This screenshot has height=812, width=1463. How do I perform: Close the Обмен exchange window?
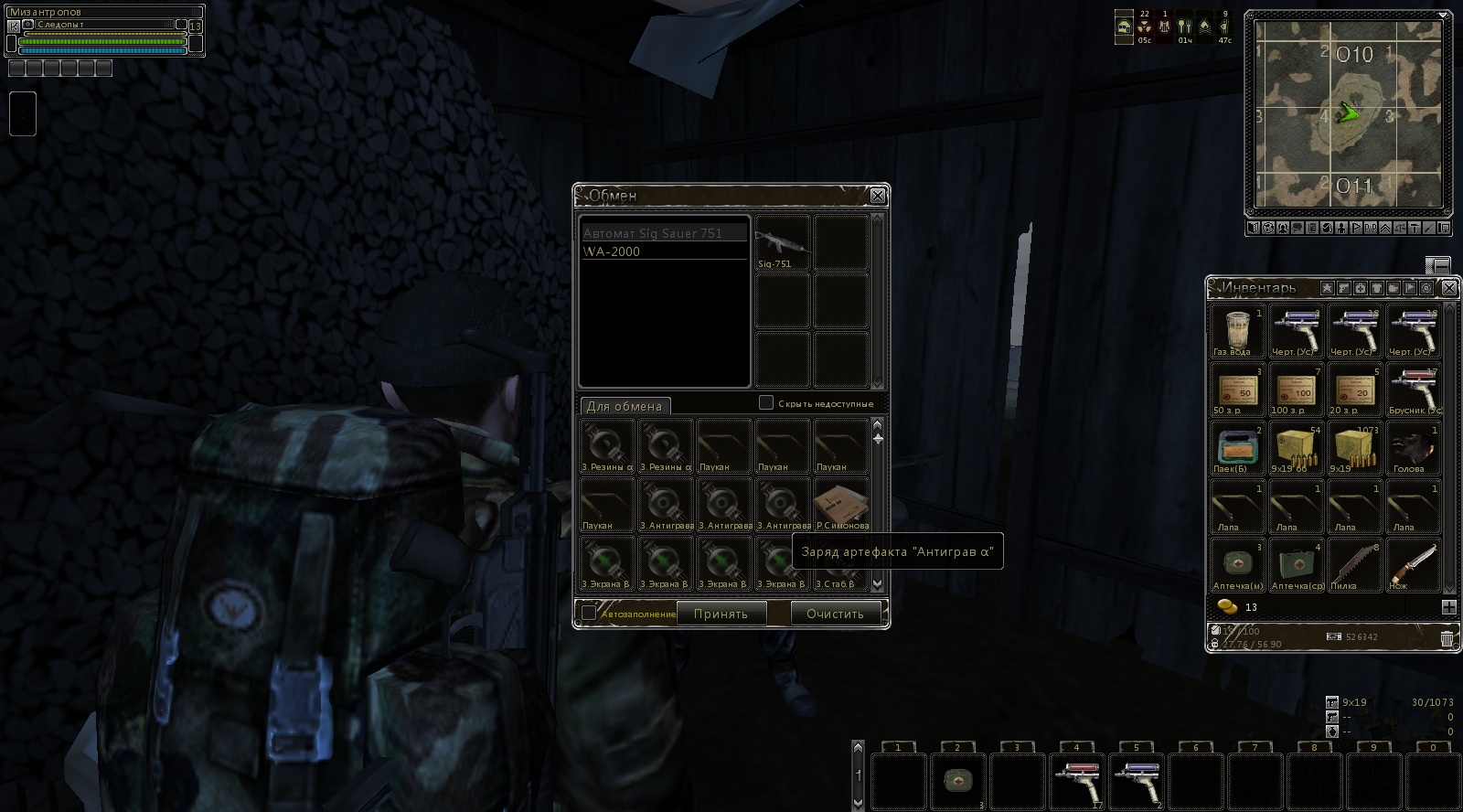pos(877,196)
